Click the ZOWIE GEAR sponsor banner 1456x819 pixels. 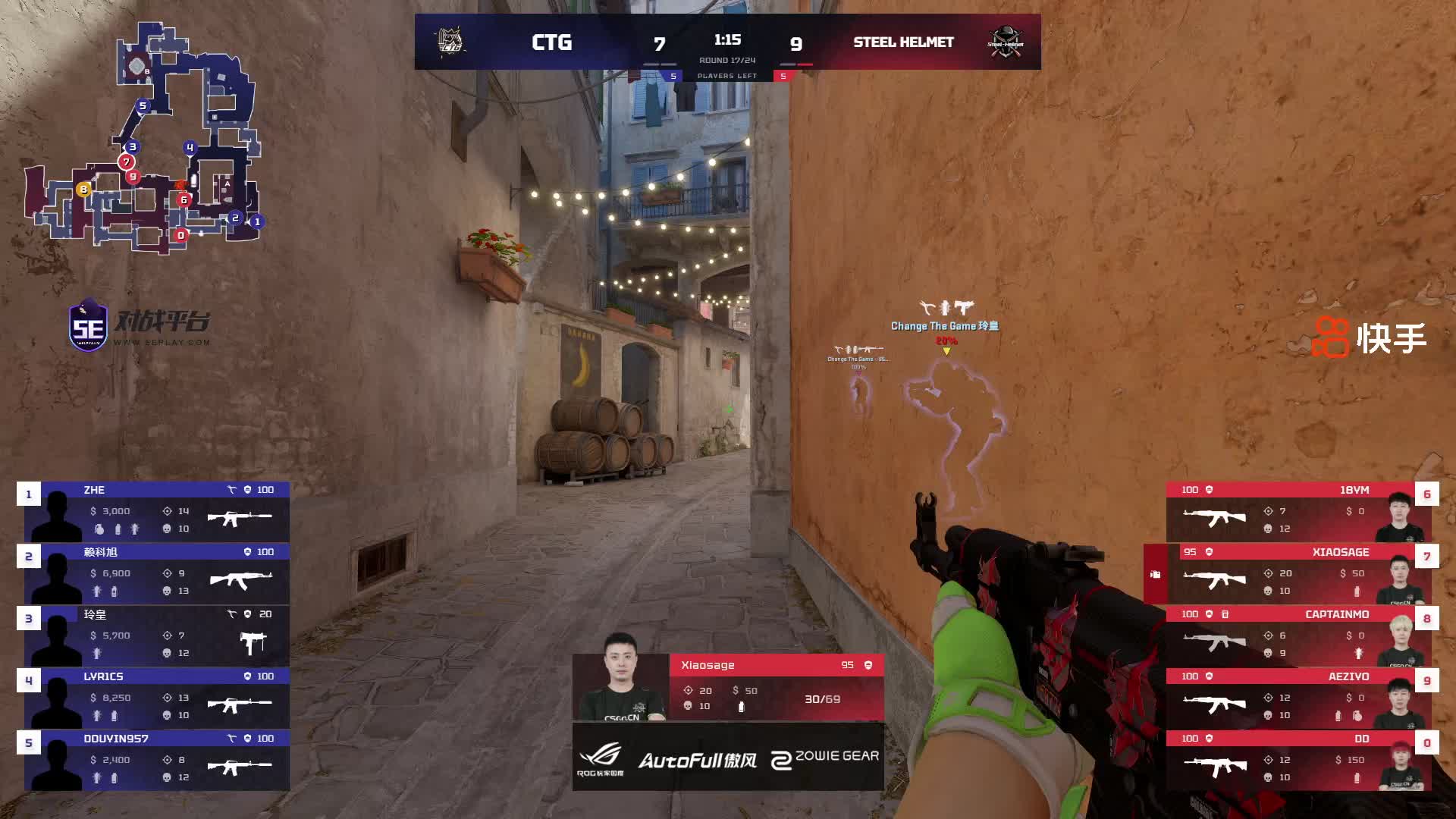824,758
